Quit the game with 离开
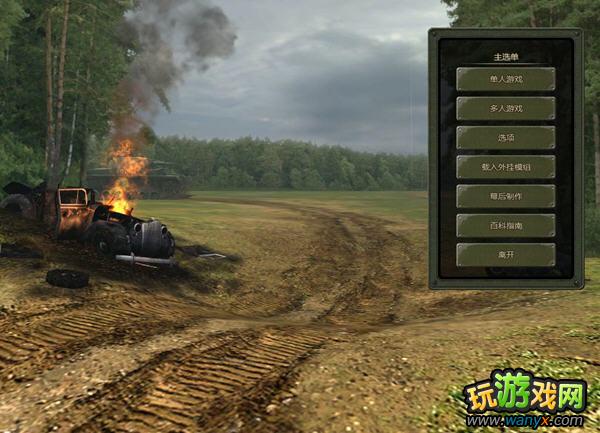The height and width of the screenshot is (433, 600). click(x=505, y=254)
